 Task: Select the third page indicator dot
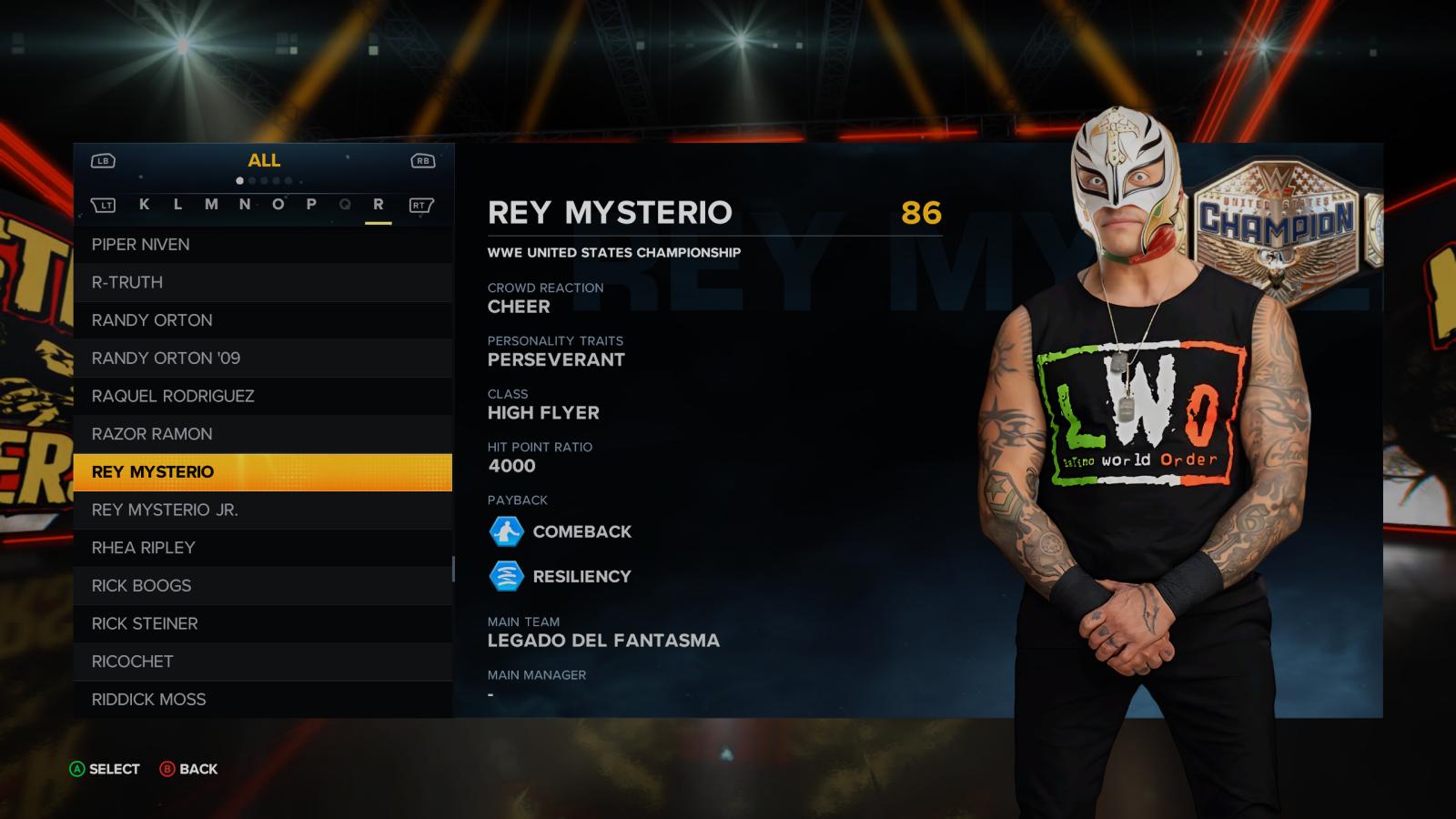[266, 180]
